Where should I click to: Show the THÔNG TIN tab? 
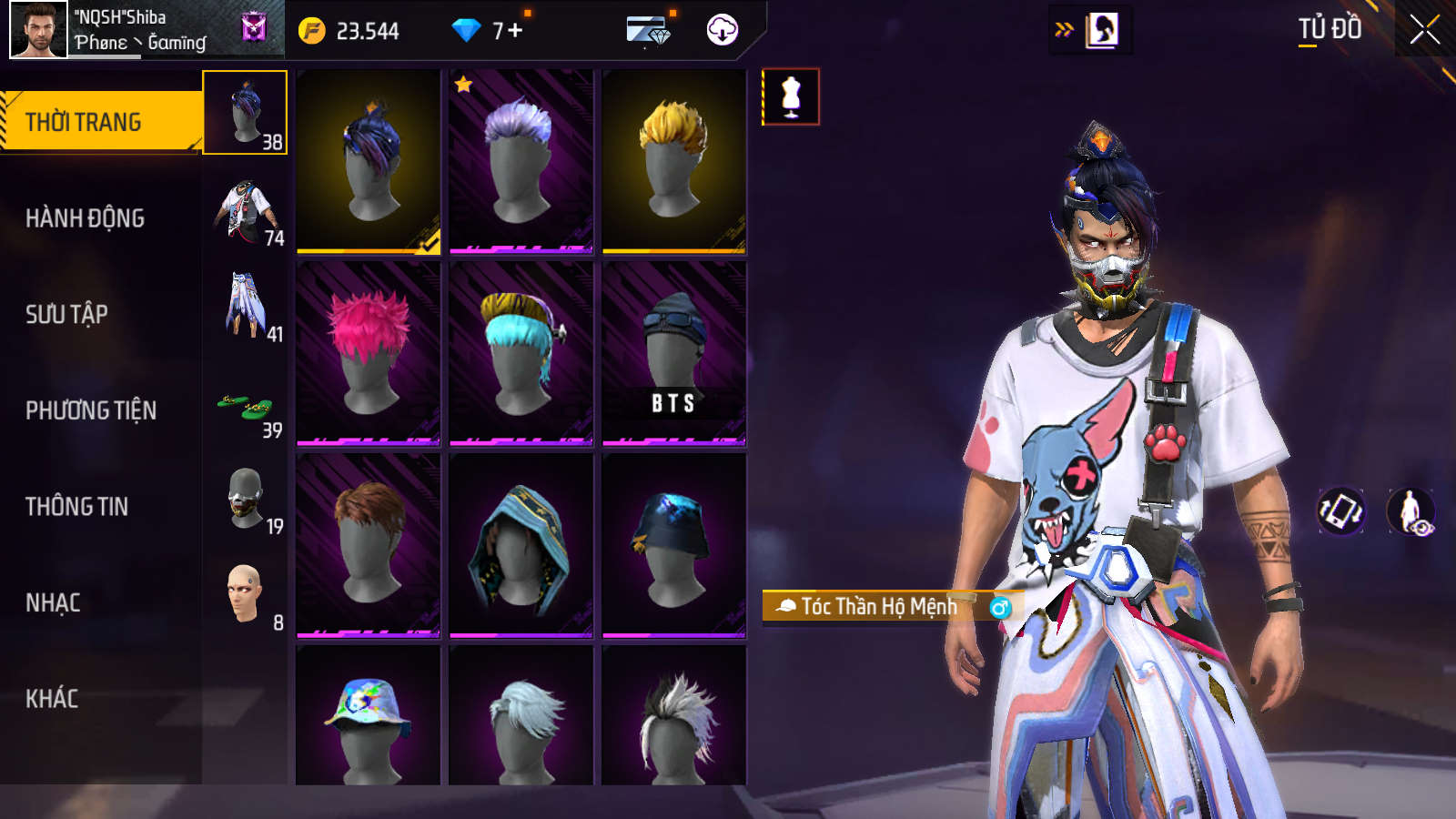click(x=76, y=507)
